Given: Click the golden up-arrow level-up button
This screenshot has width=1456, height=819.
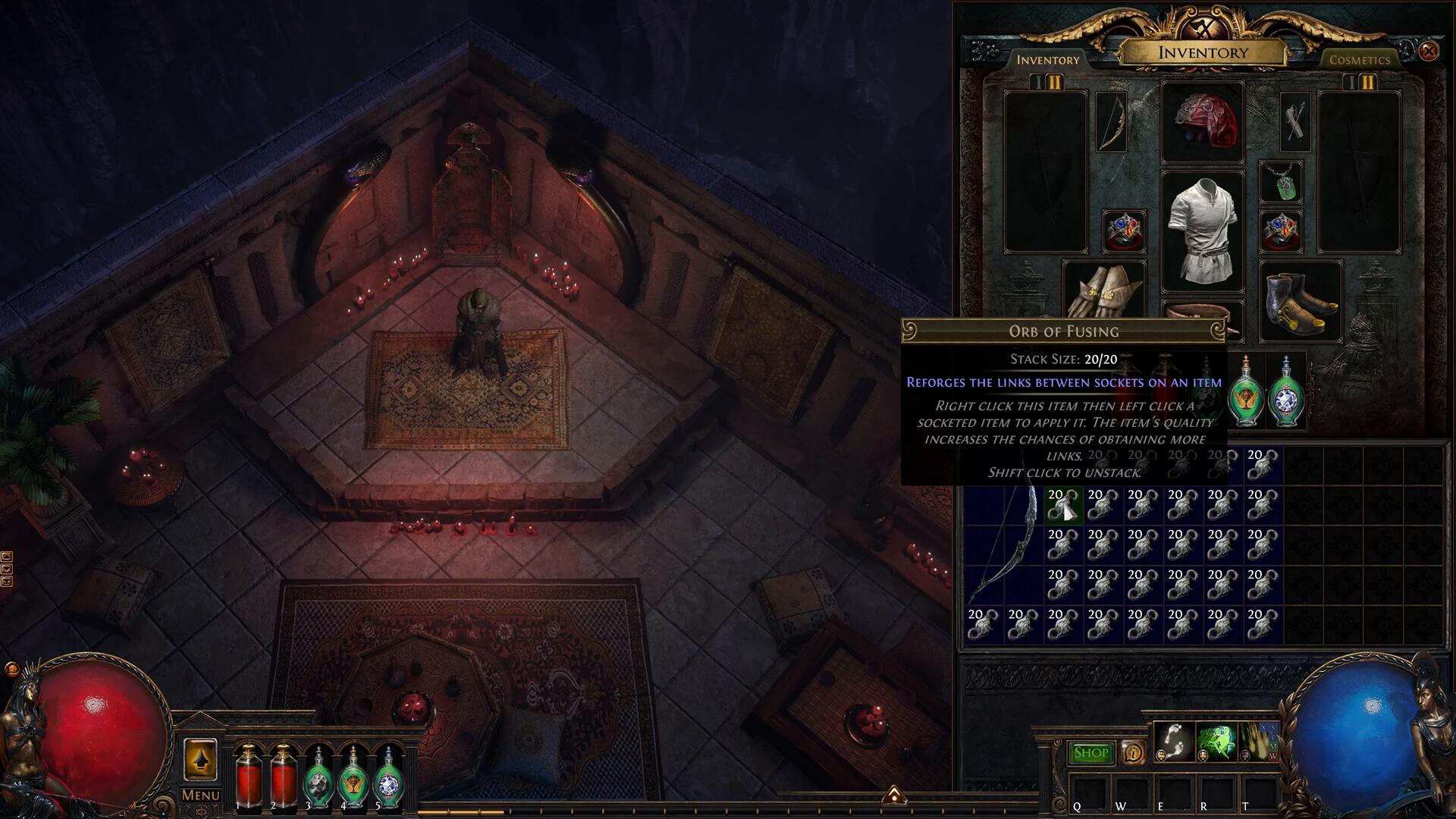Looking at the screenshot, I should coord(200,759).
